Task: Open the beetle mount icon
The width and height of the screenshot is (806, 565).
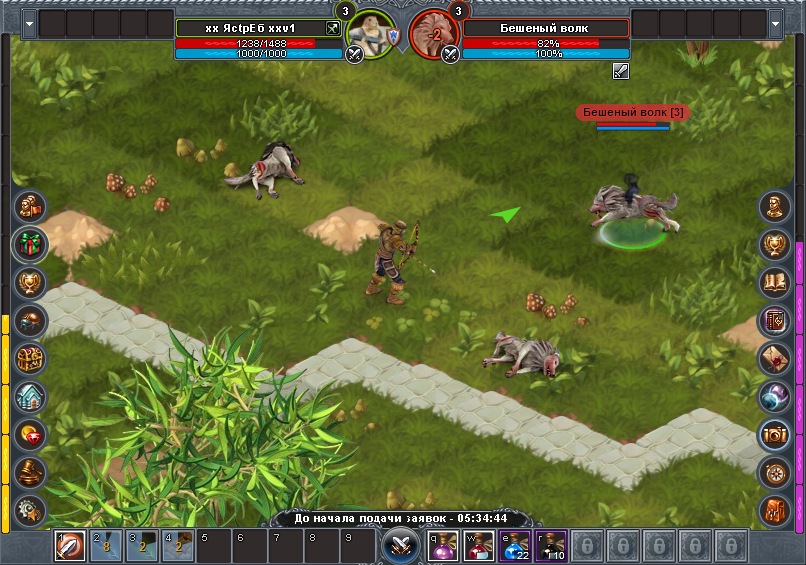Action: tap(30, 320)
